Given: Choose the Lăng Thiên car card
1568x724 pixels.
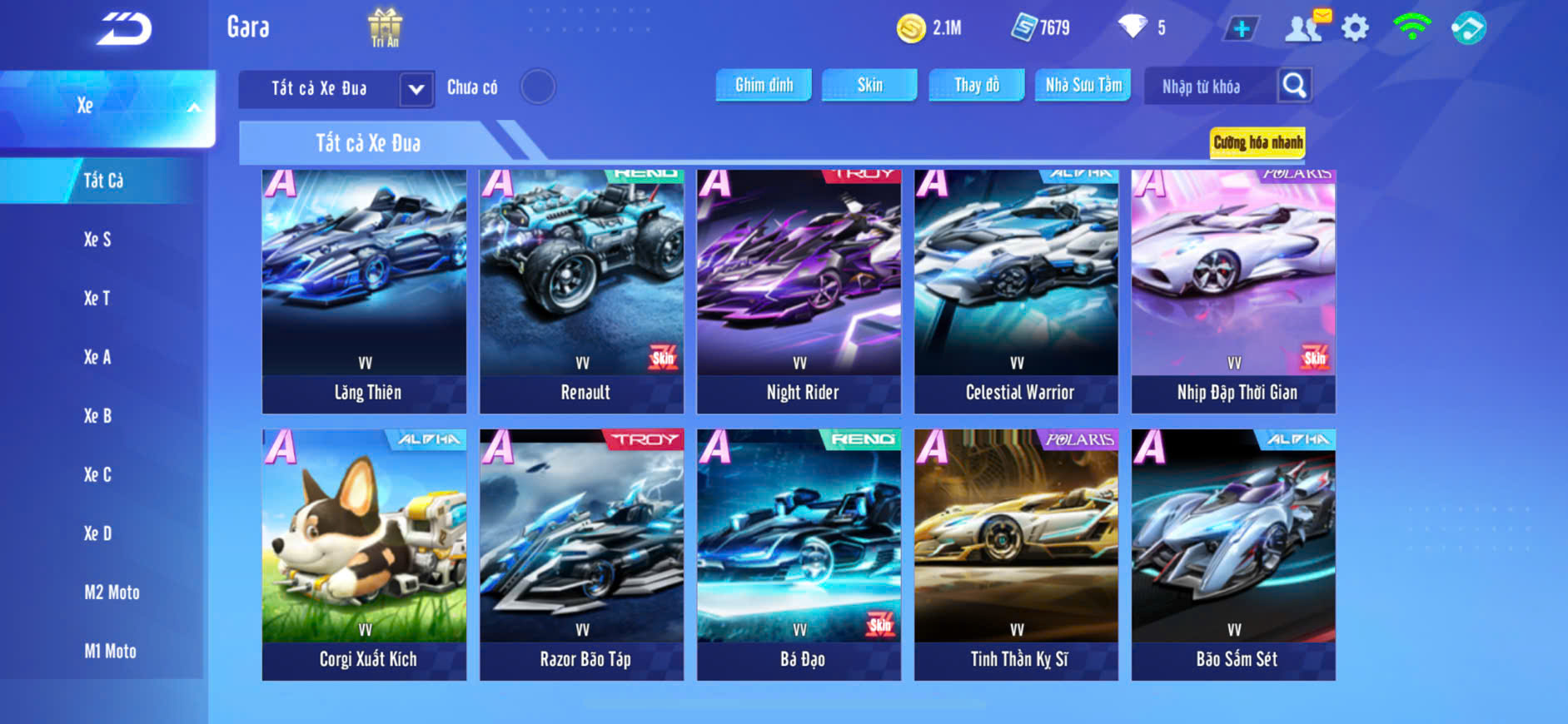Looking at the screenshot, I should click(365, 291).
